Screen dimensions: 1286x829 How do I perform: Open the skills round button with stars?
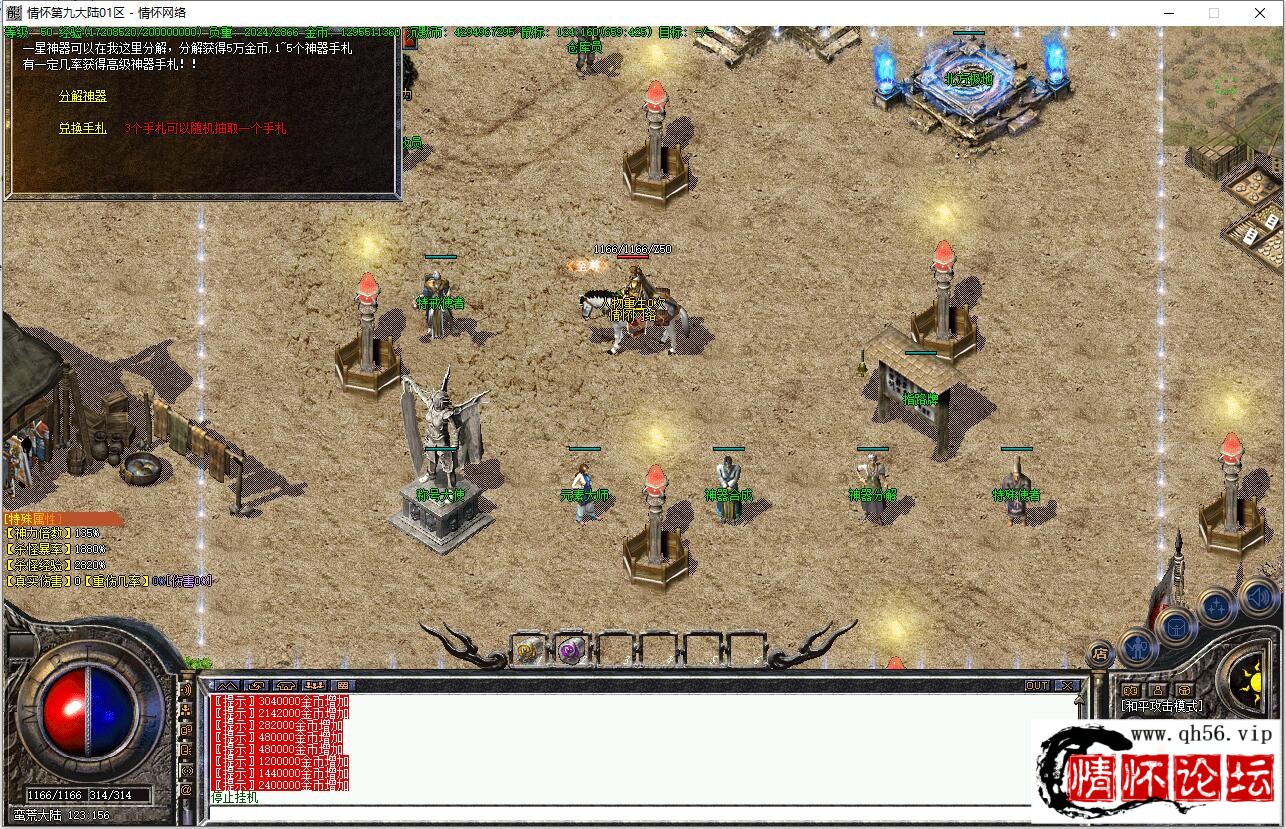(1216, 606)
